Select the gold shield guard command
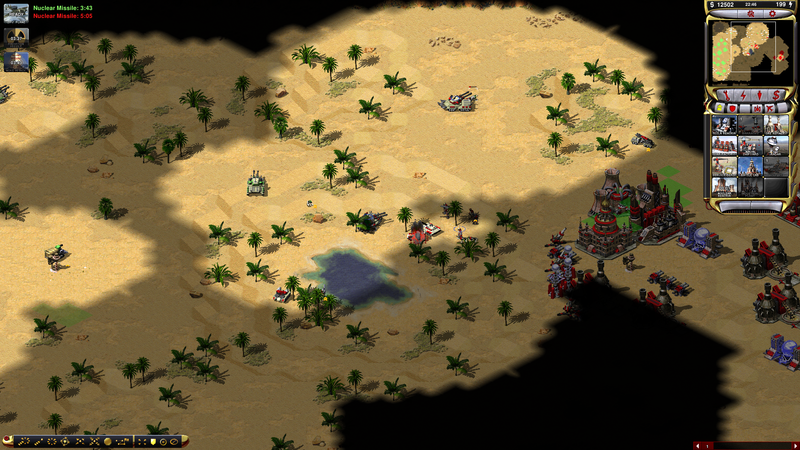This screenshot has width=800, height=450. (x=151, y=441)
